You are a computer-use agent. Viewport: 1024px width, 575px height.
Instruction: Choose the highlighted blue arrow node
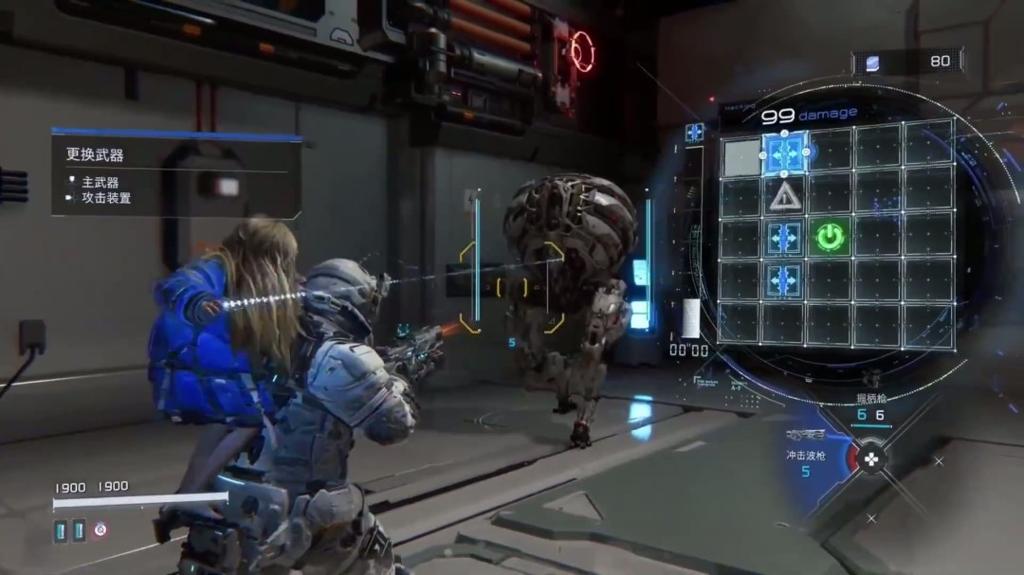[785, 153]
